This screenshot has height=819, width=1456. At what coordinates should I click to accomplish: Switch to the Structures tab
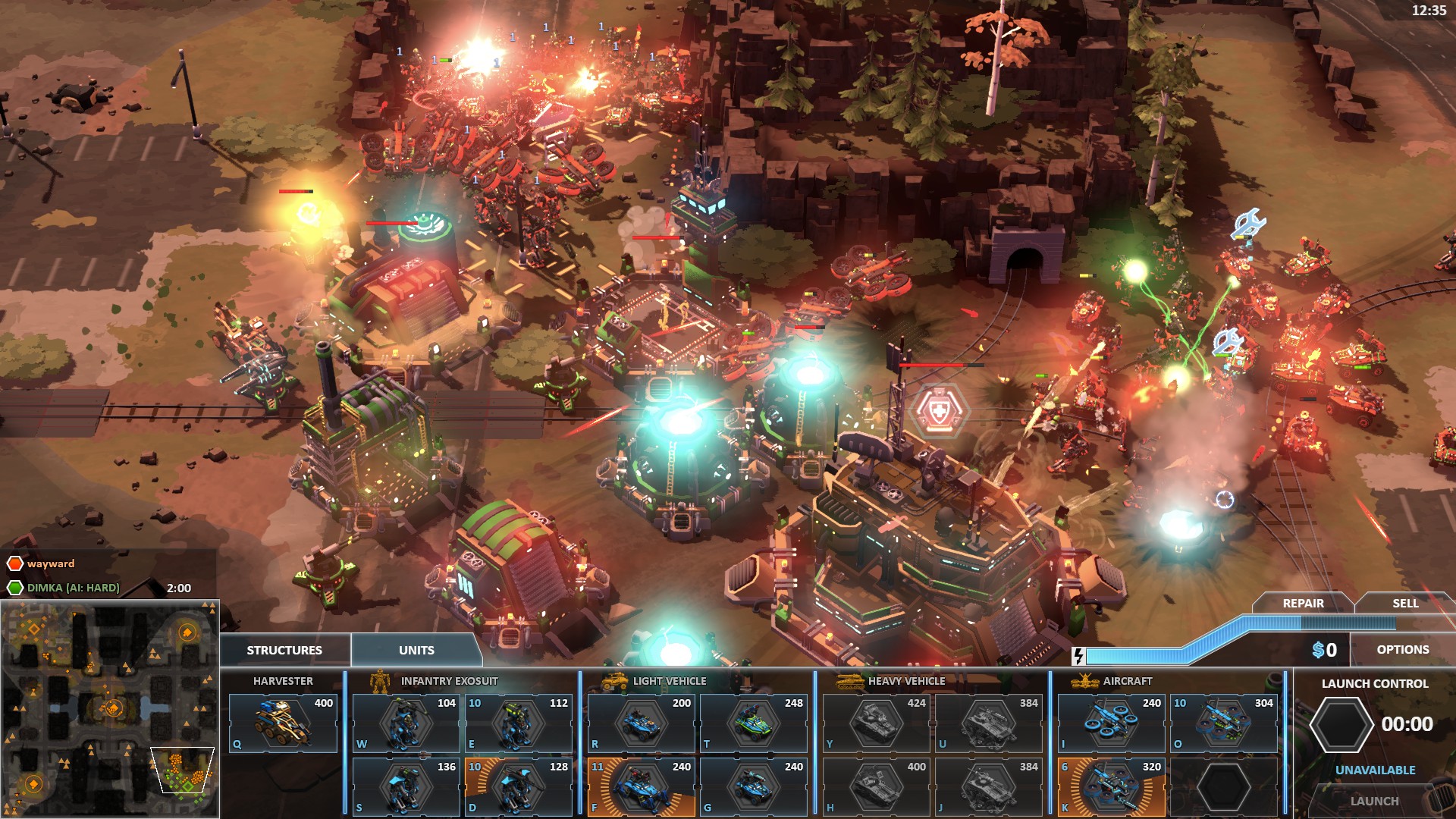tap(284, 650)
